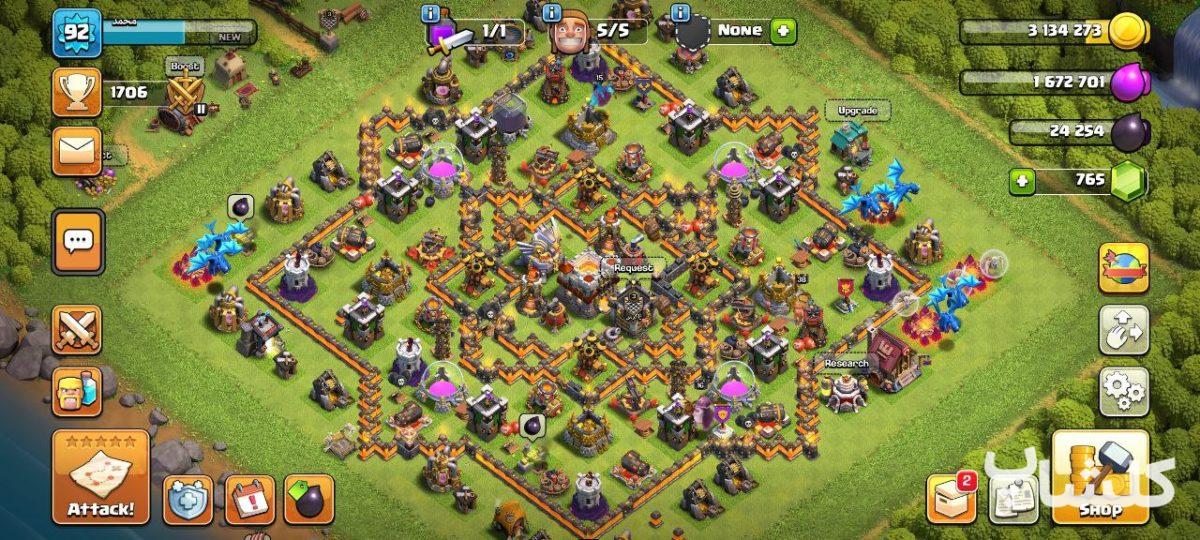Buy gems with the green plus button
Viewport: 1200px width, 540px height.
point(1021,181)
